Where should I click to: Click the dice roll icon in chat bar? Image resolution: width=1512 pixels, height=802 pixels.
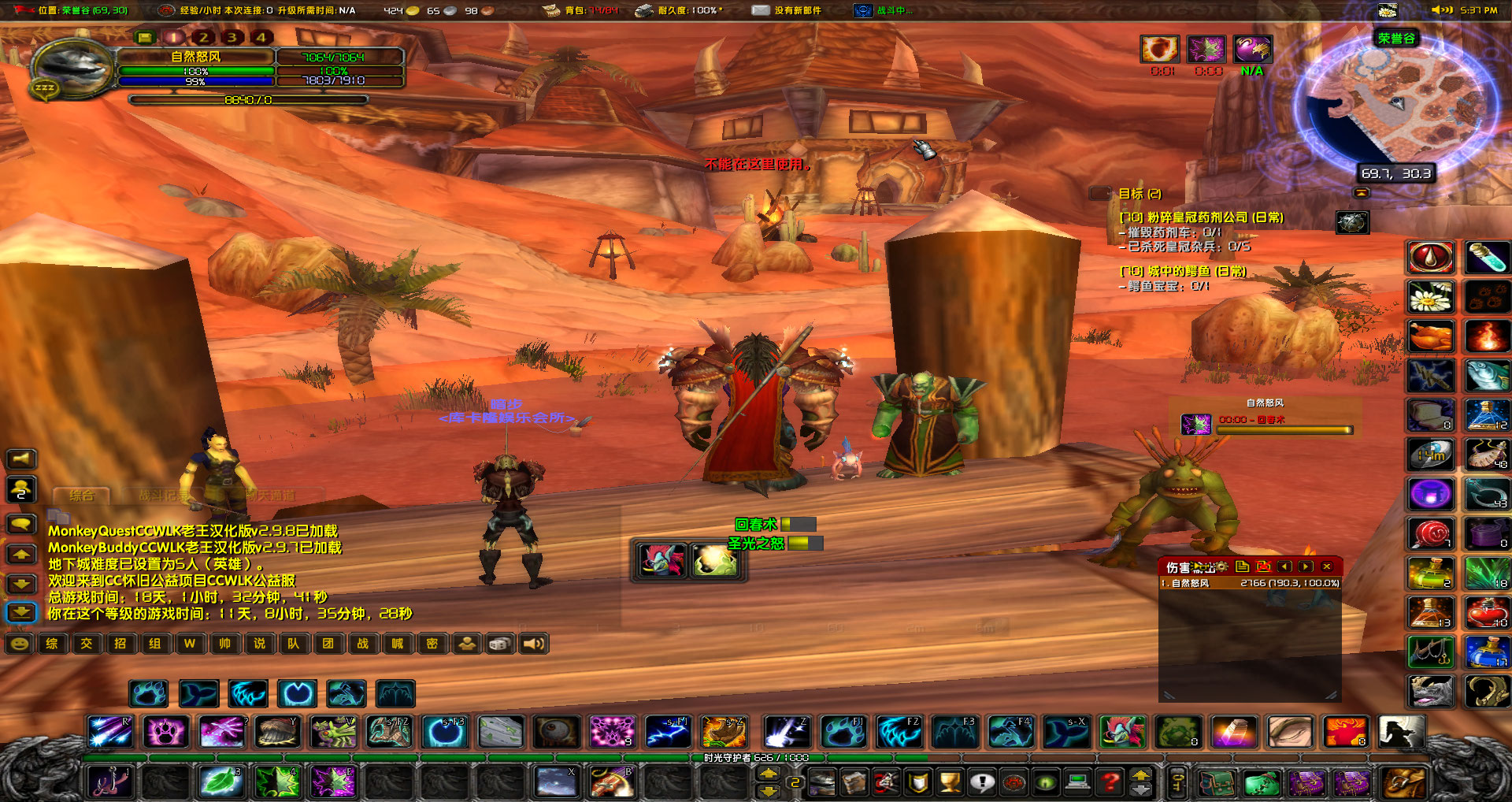coord(500,644)
